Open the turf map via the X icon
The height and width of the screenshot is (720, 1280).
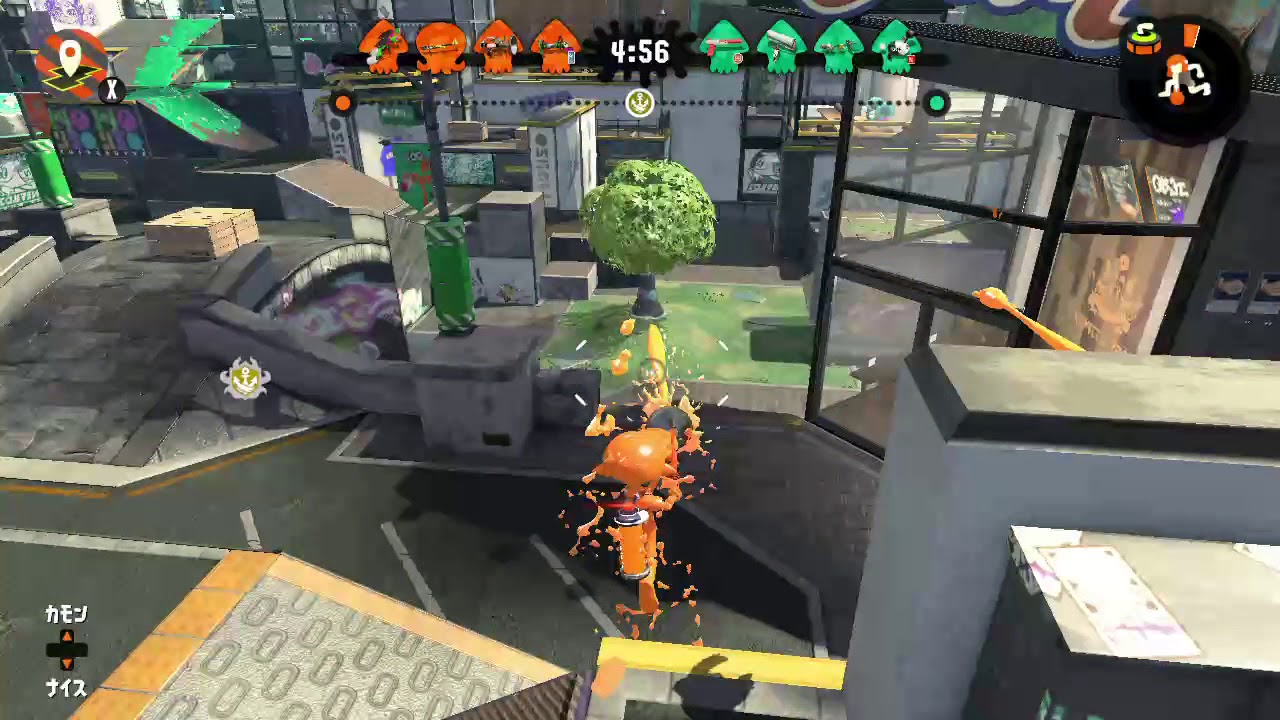tap(112, 90)
